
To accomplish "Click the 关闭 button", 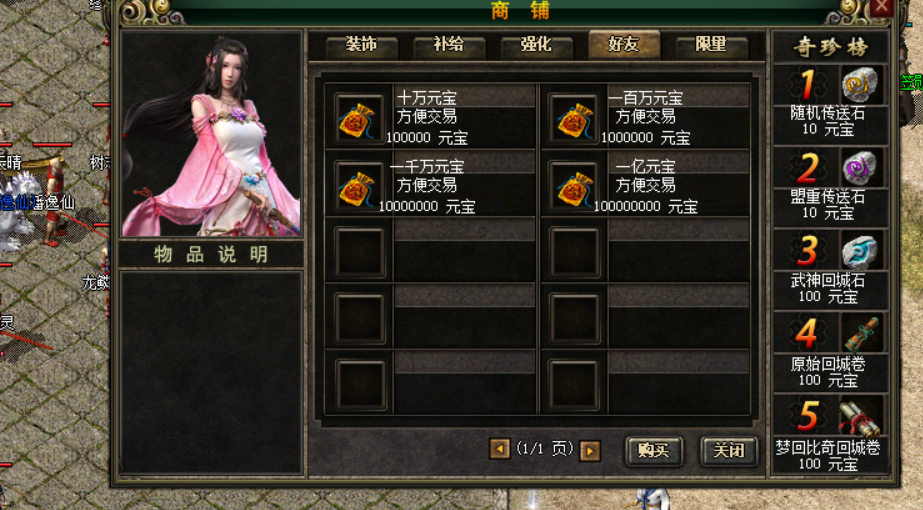I will click(x=727, y=451).
